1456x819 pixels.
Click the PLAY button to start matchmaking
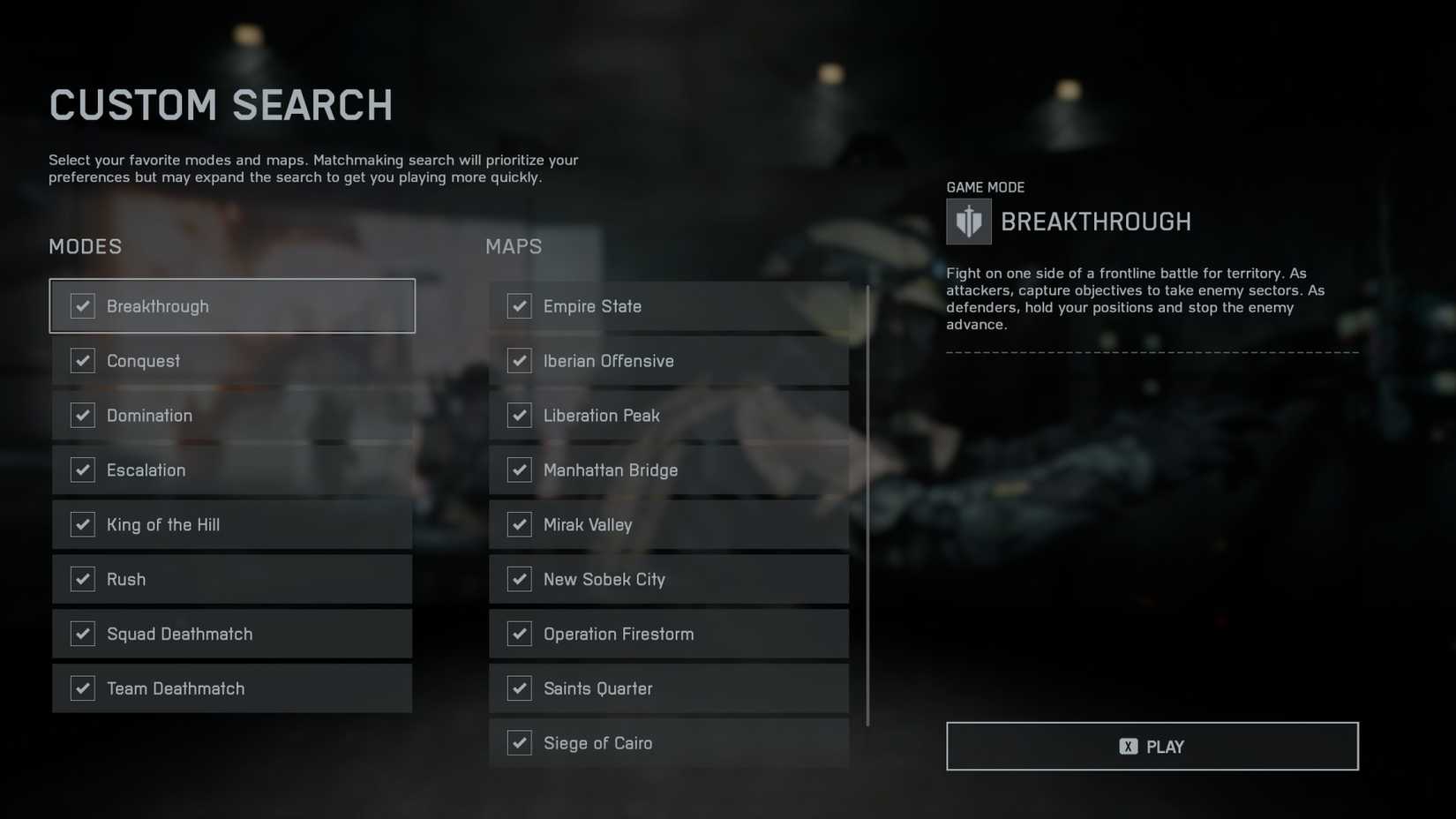[x=1152, y=746]
